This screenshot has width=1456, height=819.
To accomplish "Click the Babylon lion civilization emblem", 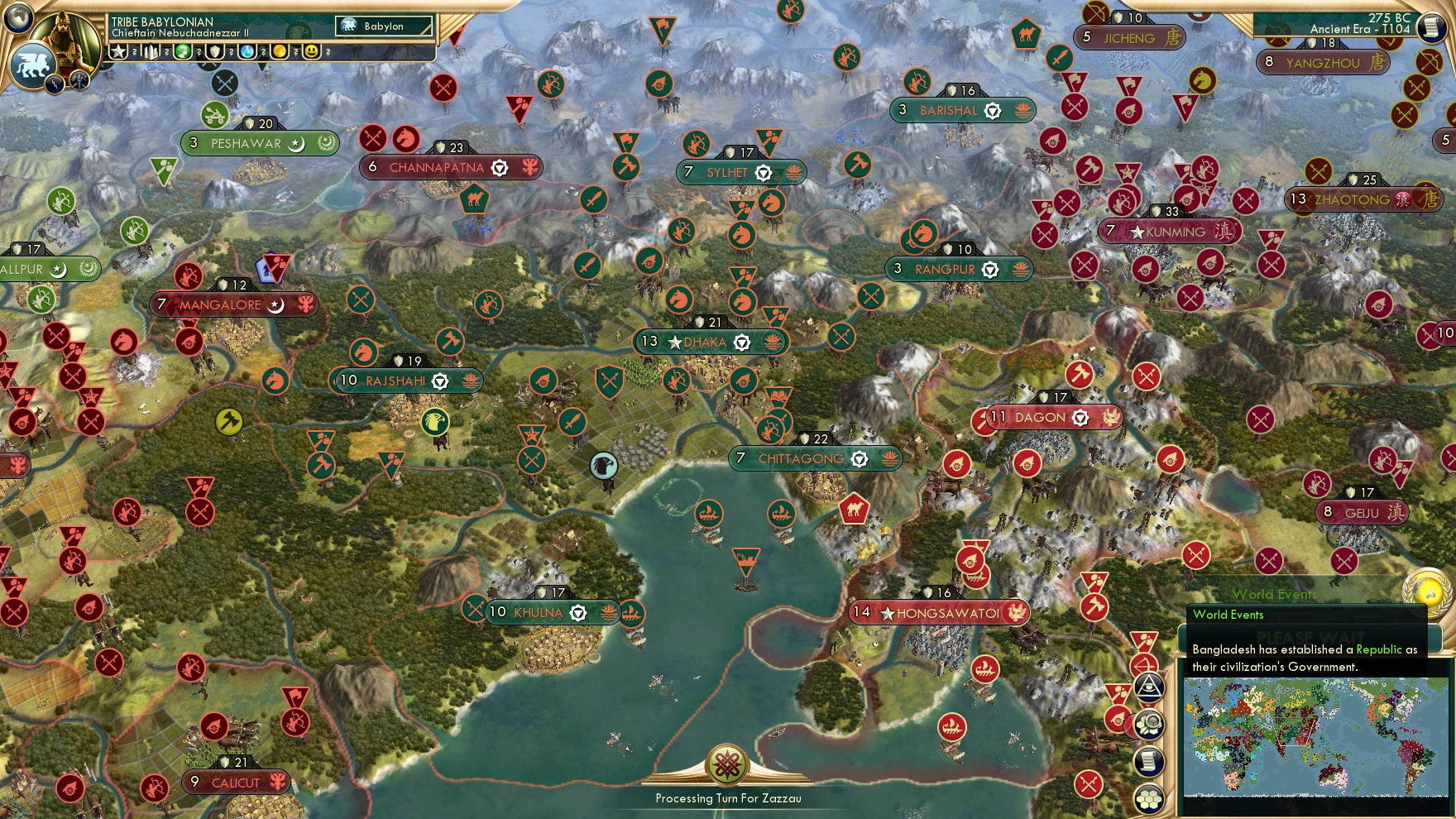I will (31, 66).
